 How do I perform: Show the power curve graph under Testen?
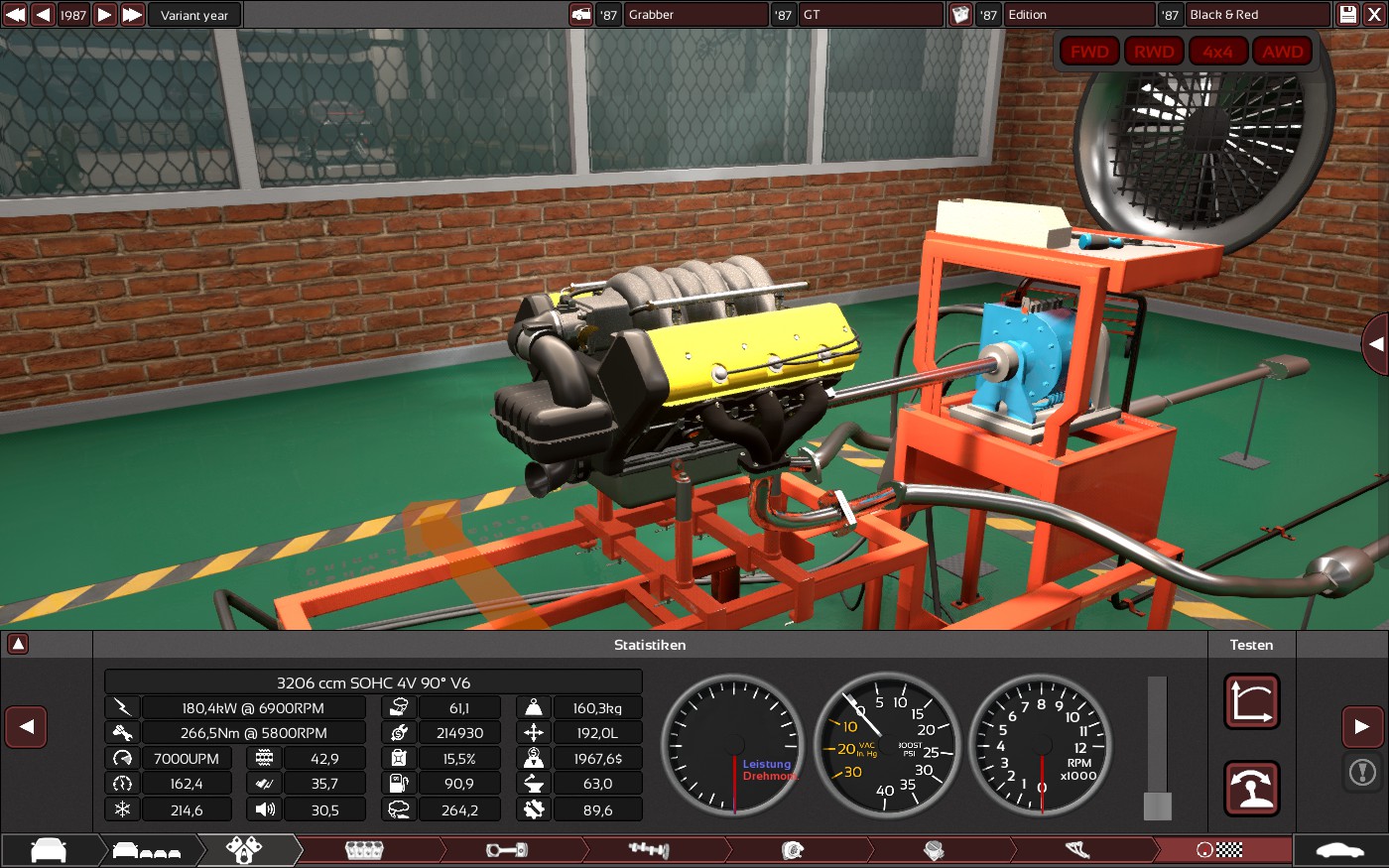coord(1251,701)
